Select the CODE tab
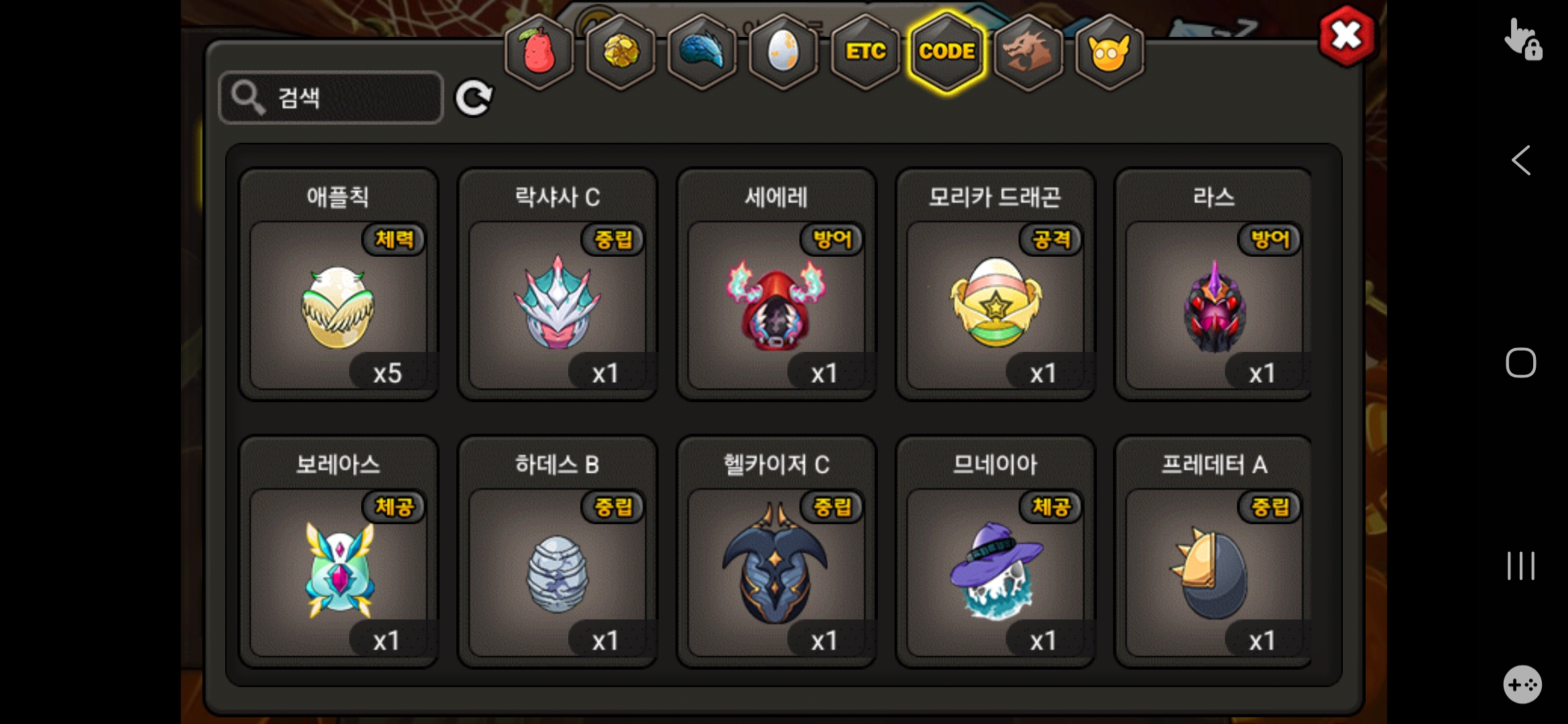Viewport: 1568px width, 724px height. pos(946,52)
